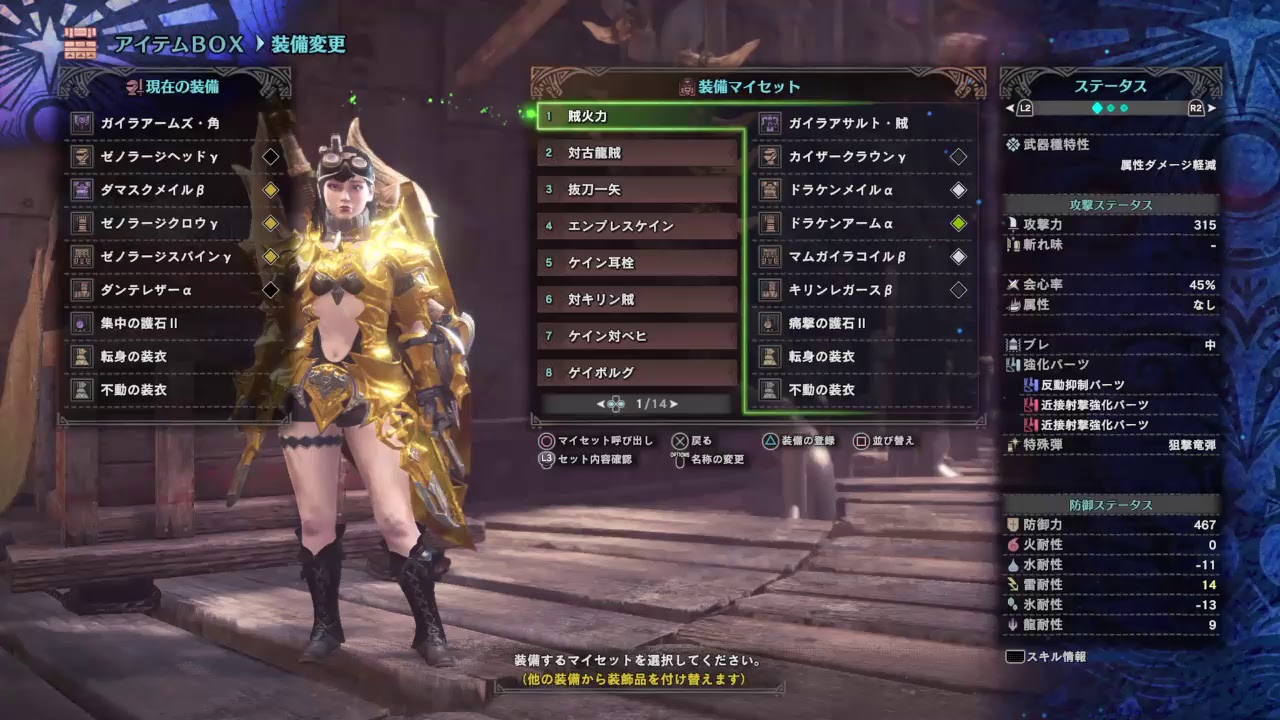
Task: Select the キリンレガースβ leg armor icon
Action: tap(767, 289)
